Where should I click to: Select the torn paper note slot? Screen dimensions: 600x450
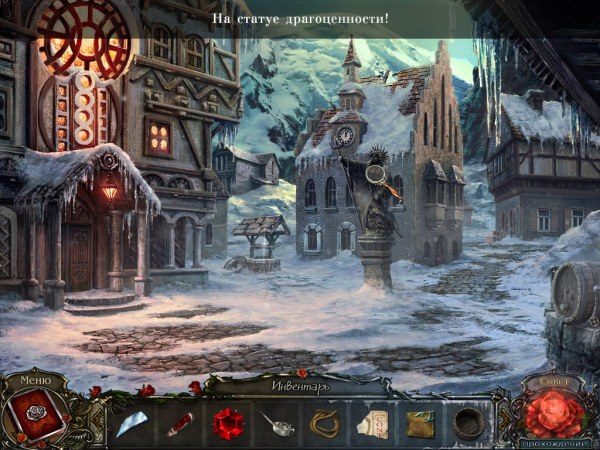point(373,424)
